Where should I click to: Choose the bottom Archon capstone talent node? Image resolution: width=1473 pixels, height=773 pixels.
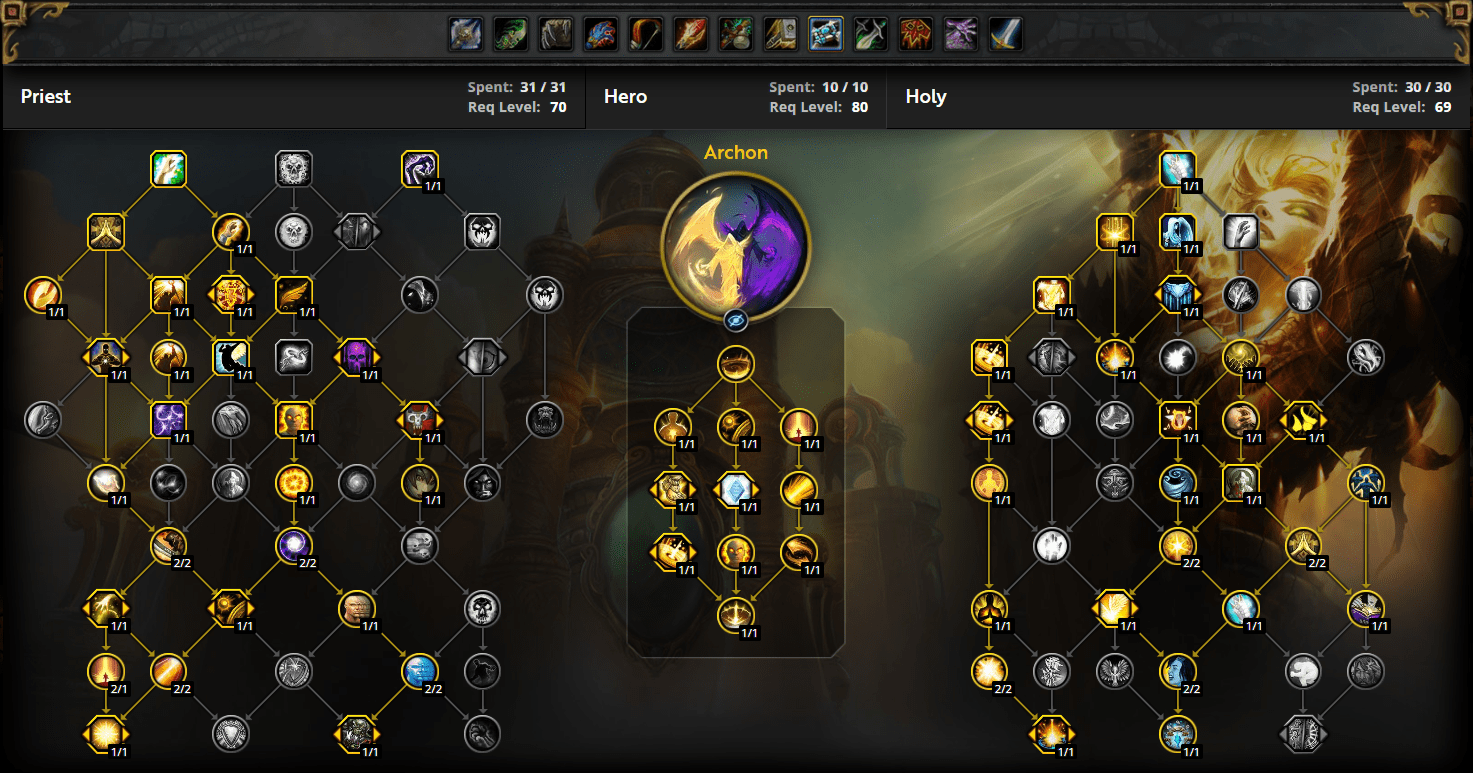[x=735, y=614]
